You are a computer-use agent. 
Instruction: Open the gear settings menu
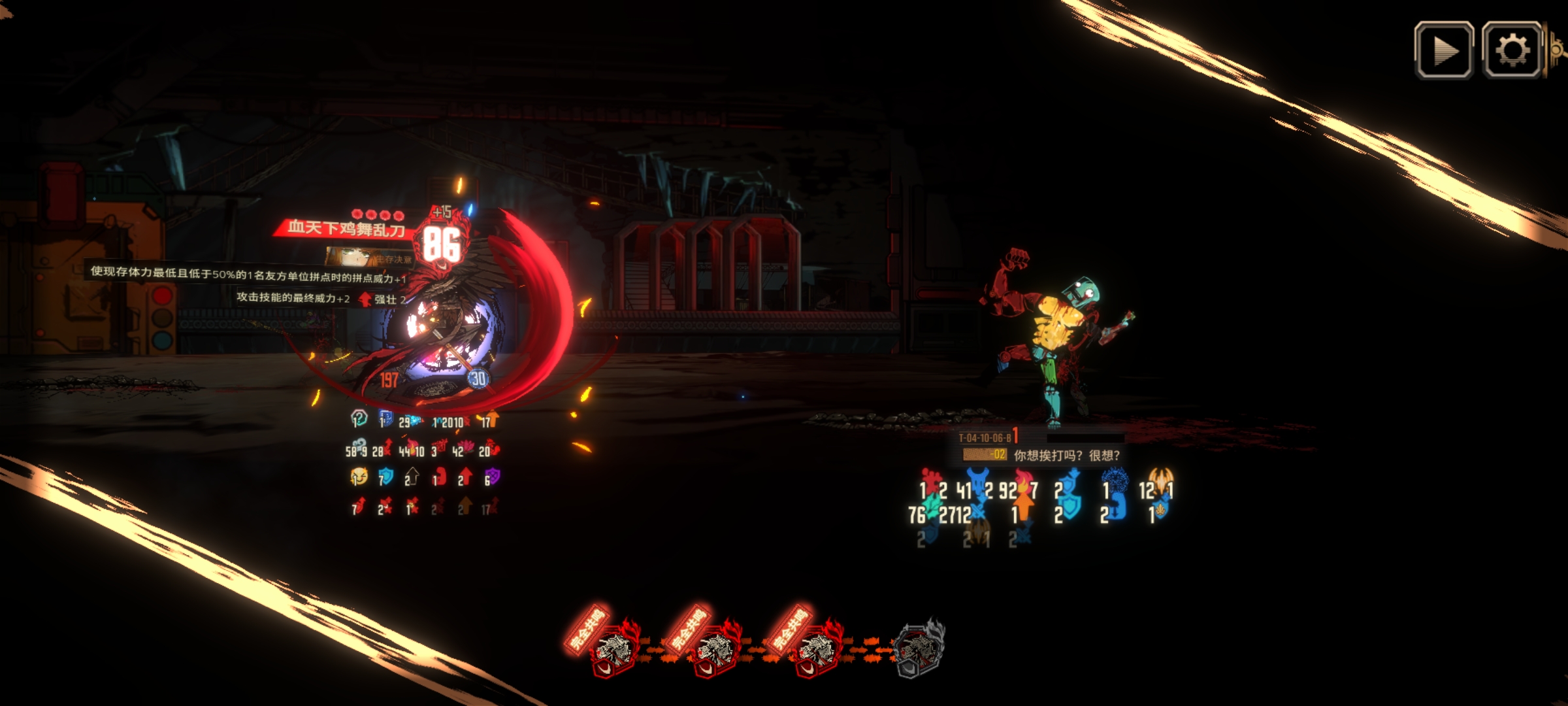(x=1512, y=50)
